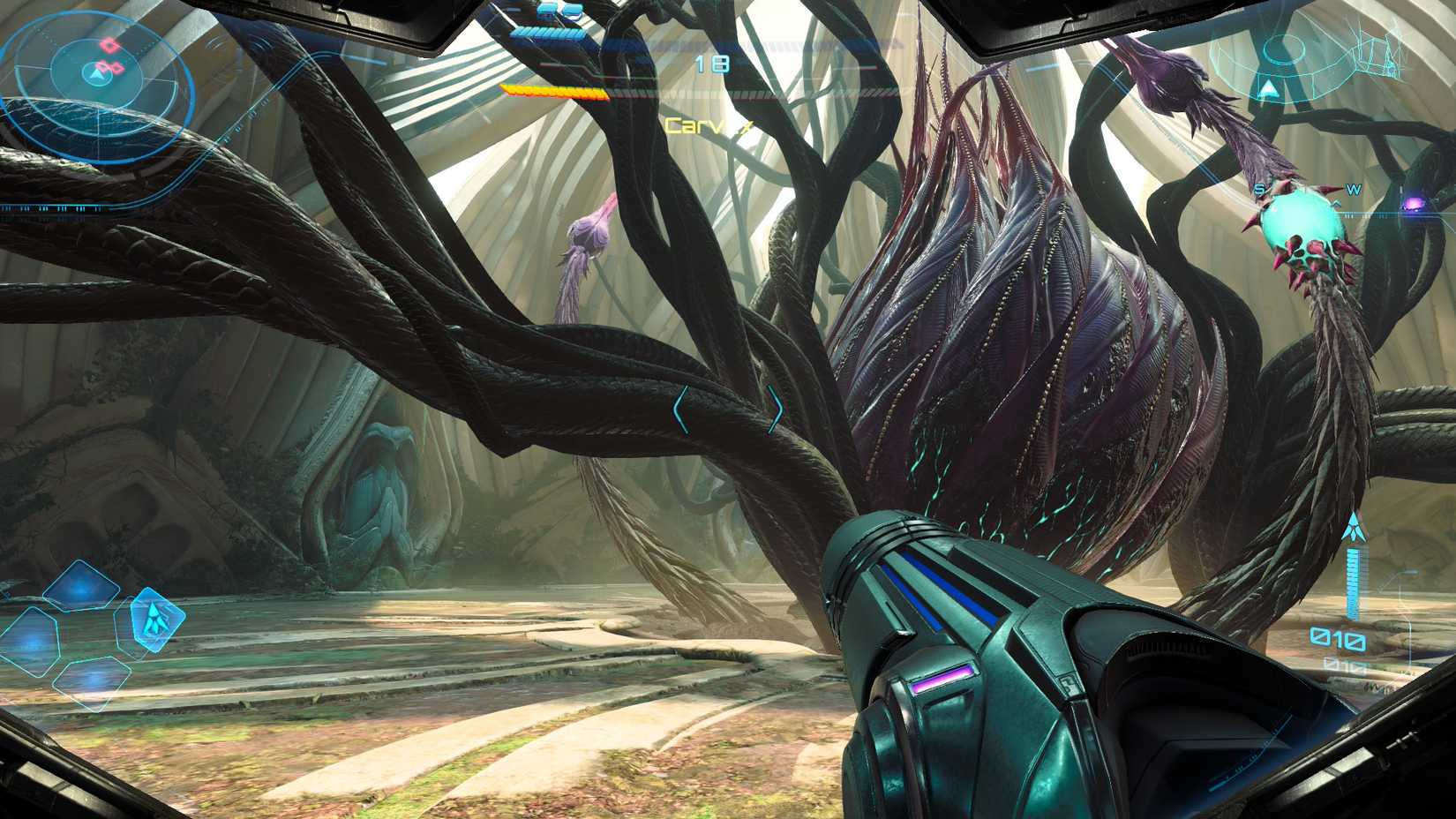Image resolution: width=1456 pixels, height=819 pixels.
Task: Select the S compass direction label
Action: pos(1259,188)
